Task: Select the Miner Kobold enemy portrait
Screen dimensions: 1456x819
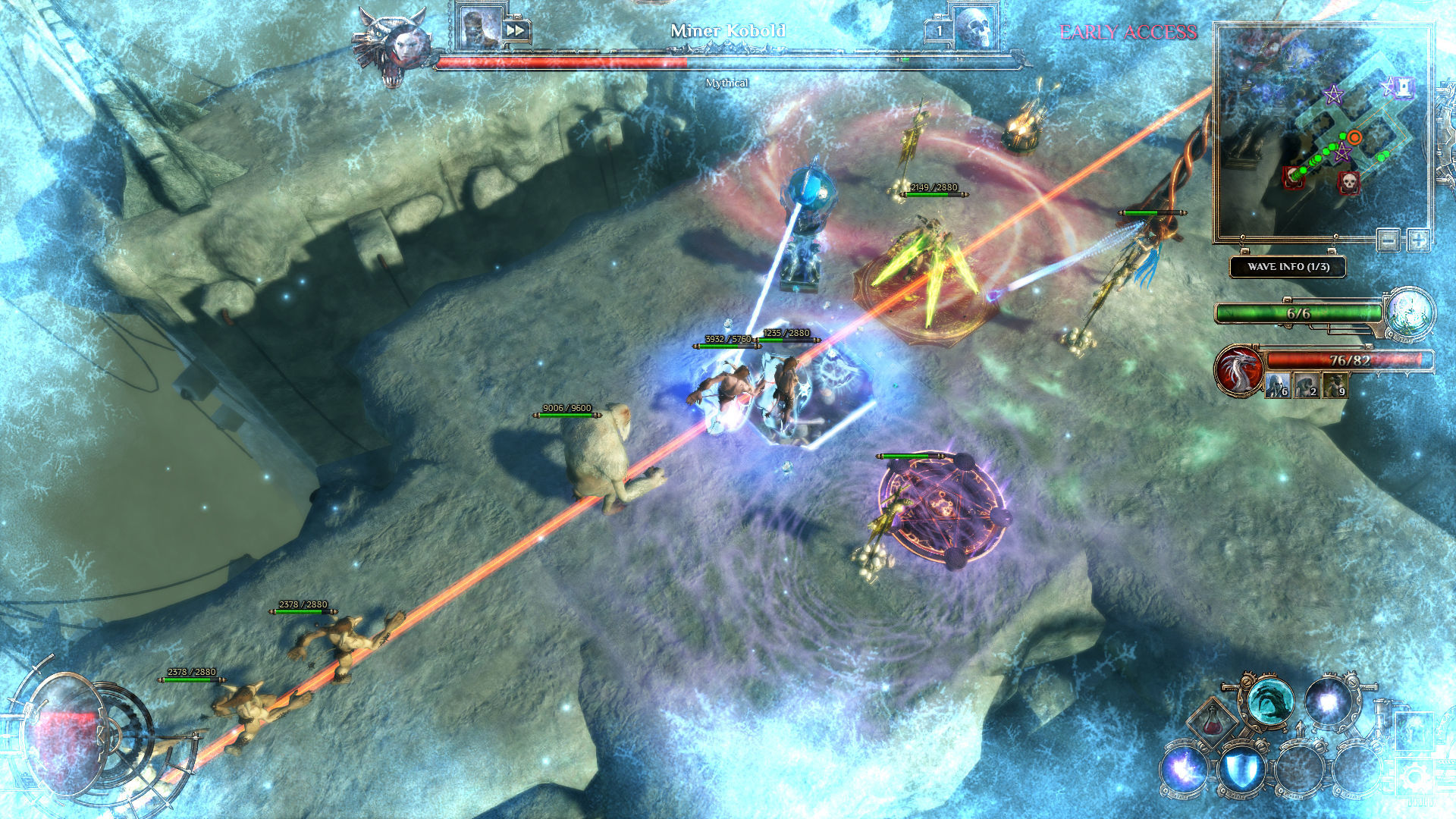Action: click(480, 29)
